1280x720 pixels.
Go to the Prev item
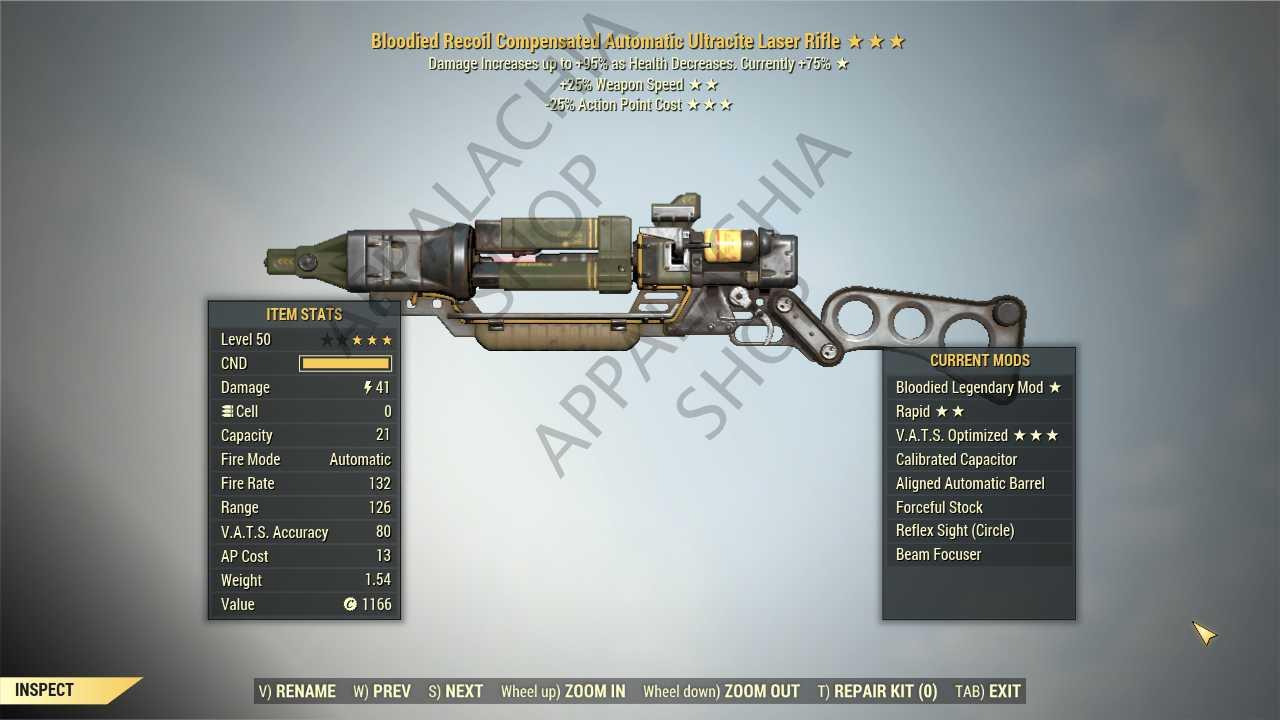pyautogui.click(x=382, y=691)
